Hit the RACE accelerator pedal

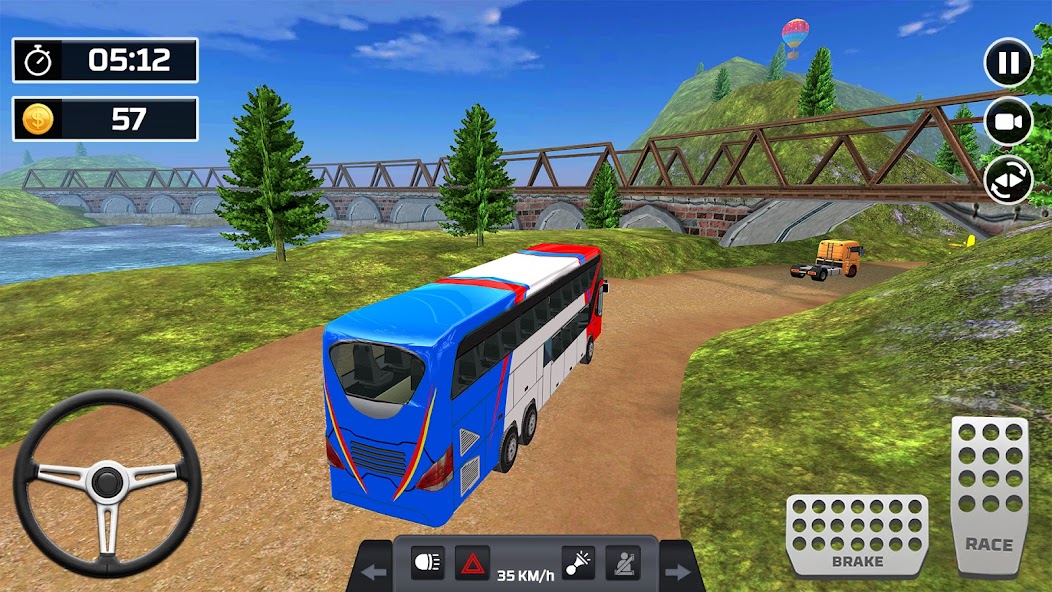click(988, 495)
